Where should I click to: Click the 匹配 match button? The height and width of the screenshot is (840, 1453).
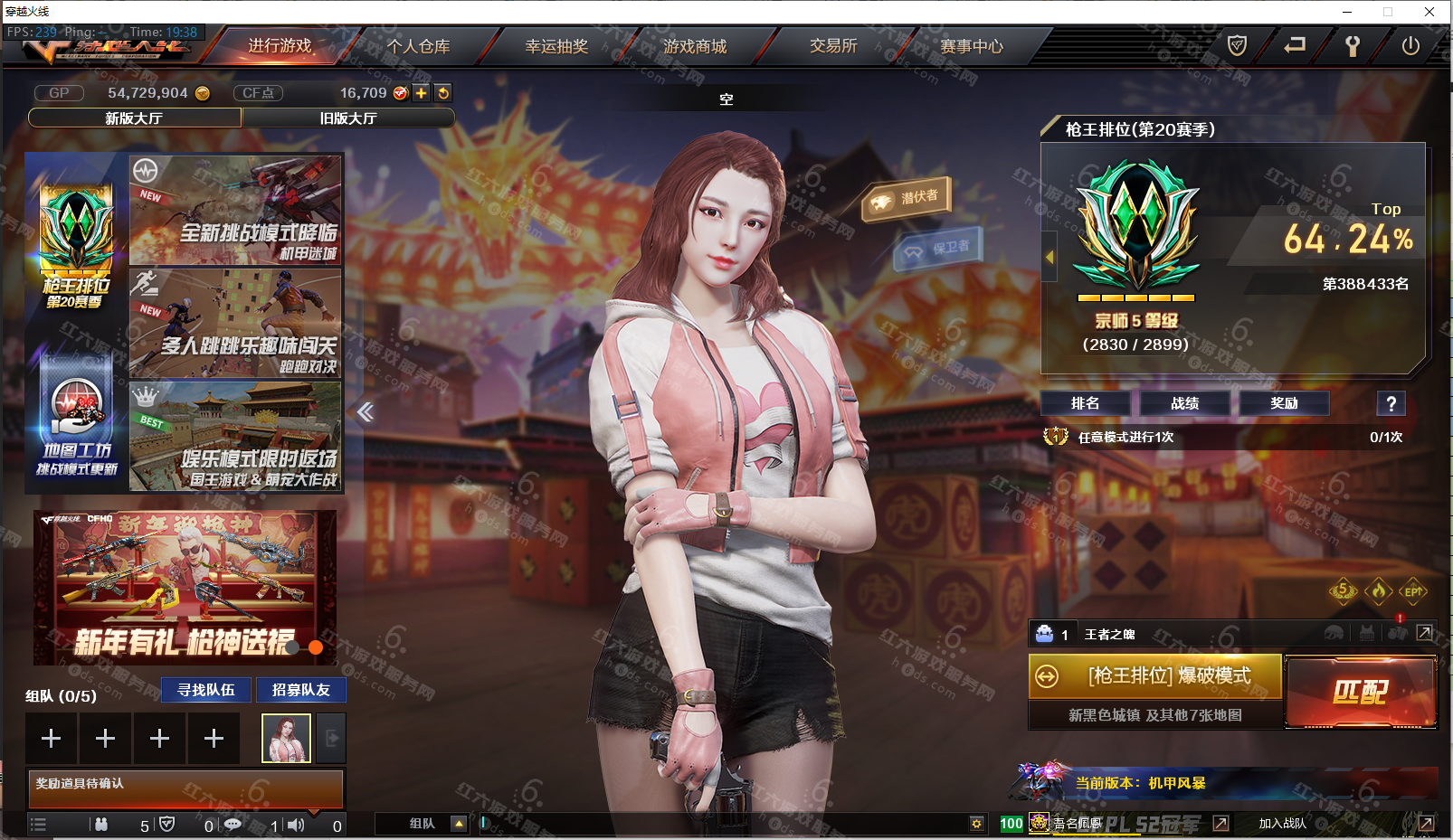point(1360,693)
